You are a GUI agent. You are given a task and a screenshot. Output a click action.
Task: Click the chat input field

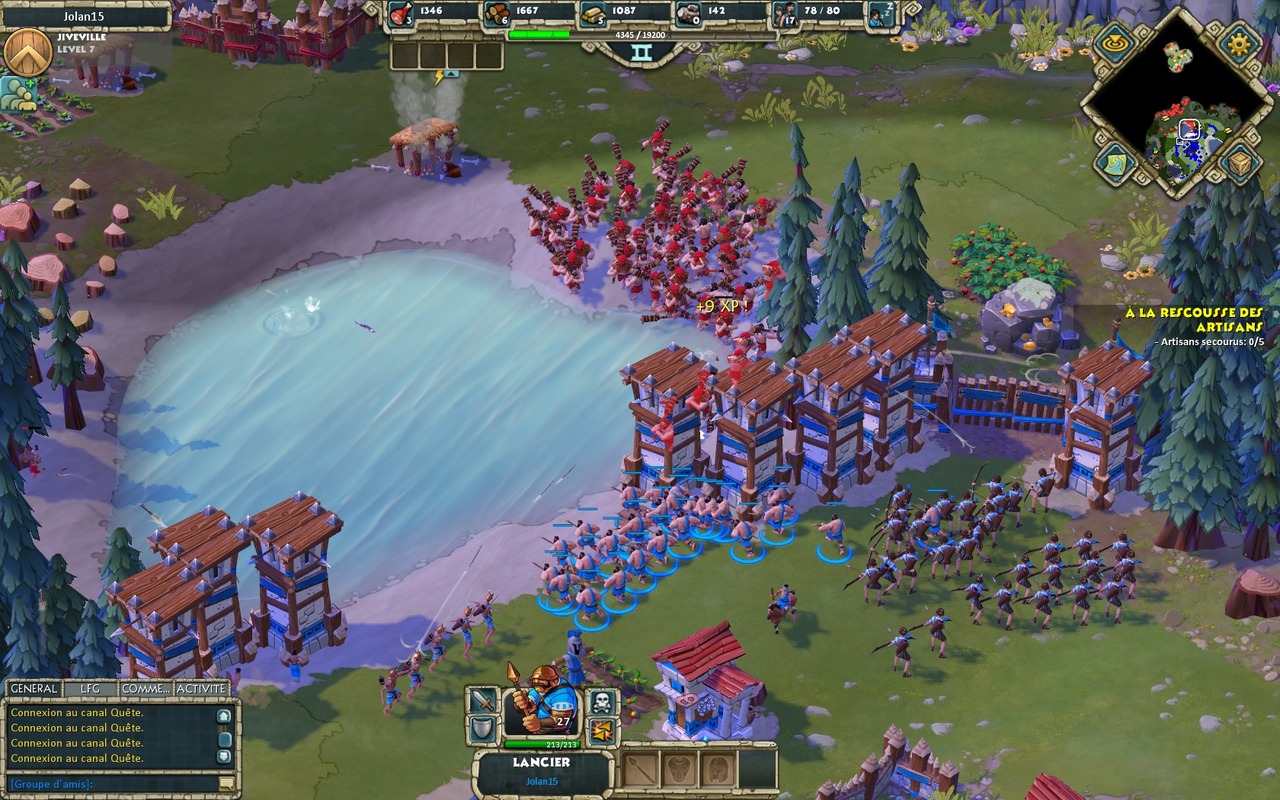pos(112,784)
